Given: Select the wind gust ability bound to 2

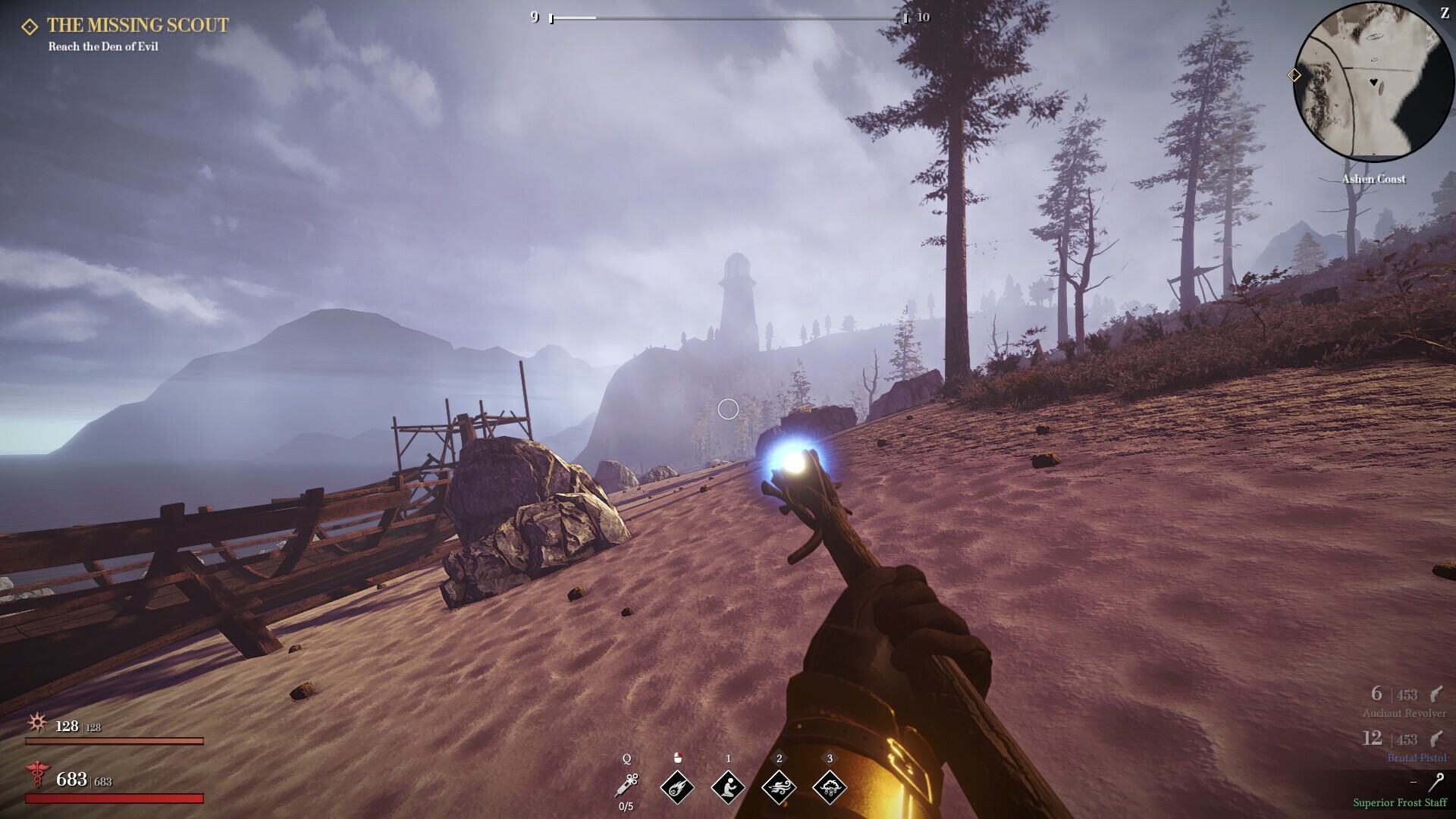Looking at the screenshot, I should 779,787.
